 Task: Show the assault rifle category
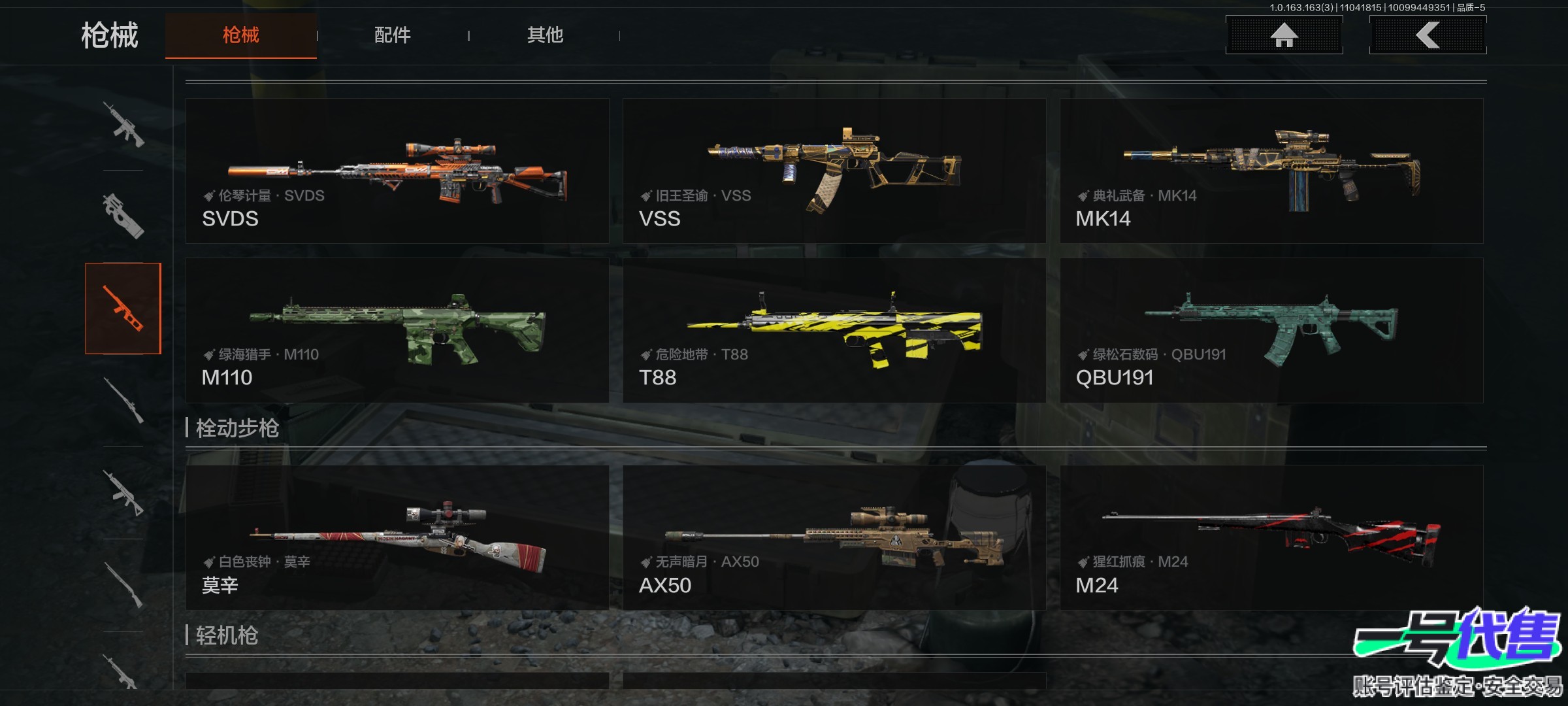point(123,124)
